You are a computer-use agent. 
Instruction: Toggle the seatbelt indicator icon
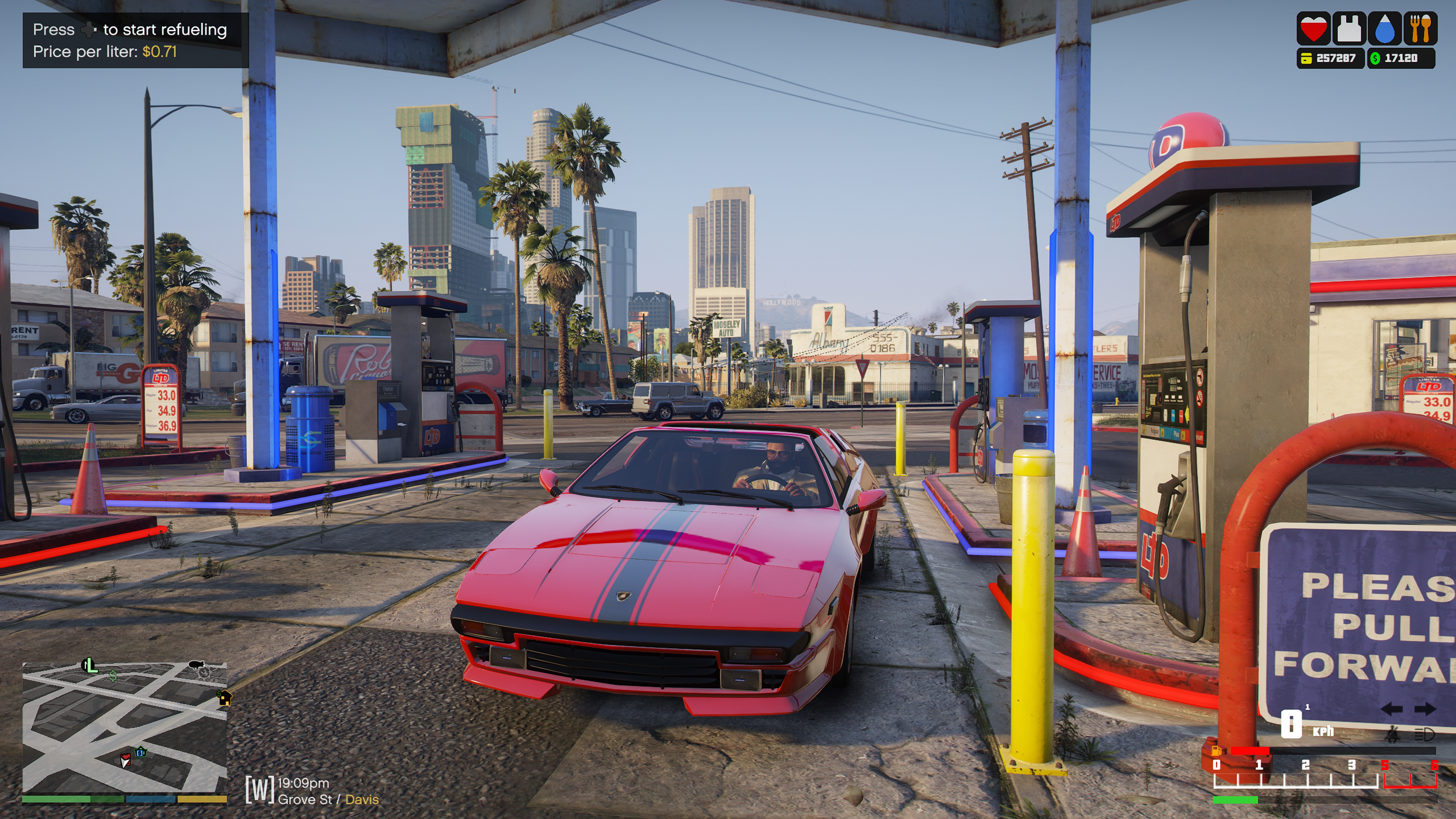[1392, 734]
